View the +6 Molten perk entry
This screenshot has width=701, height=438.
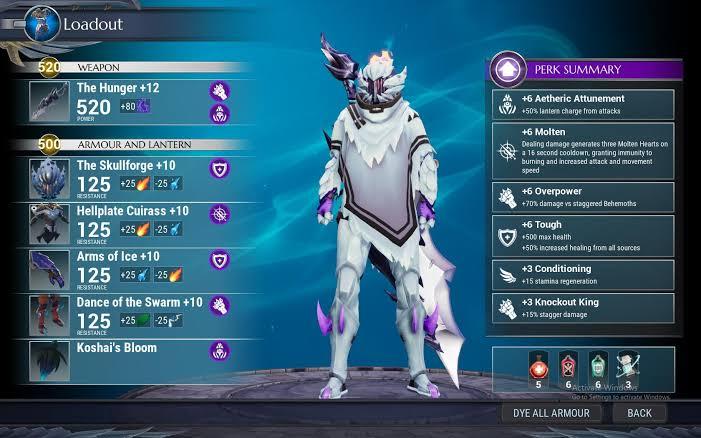(x=583, y=148)
